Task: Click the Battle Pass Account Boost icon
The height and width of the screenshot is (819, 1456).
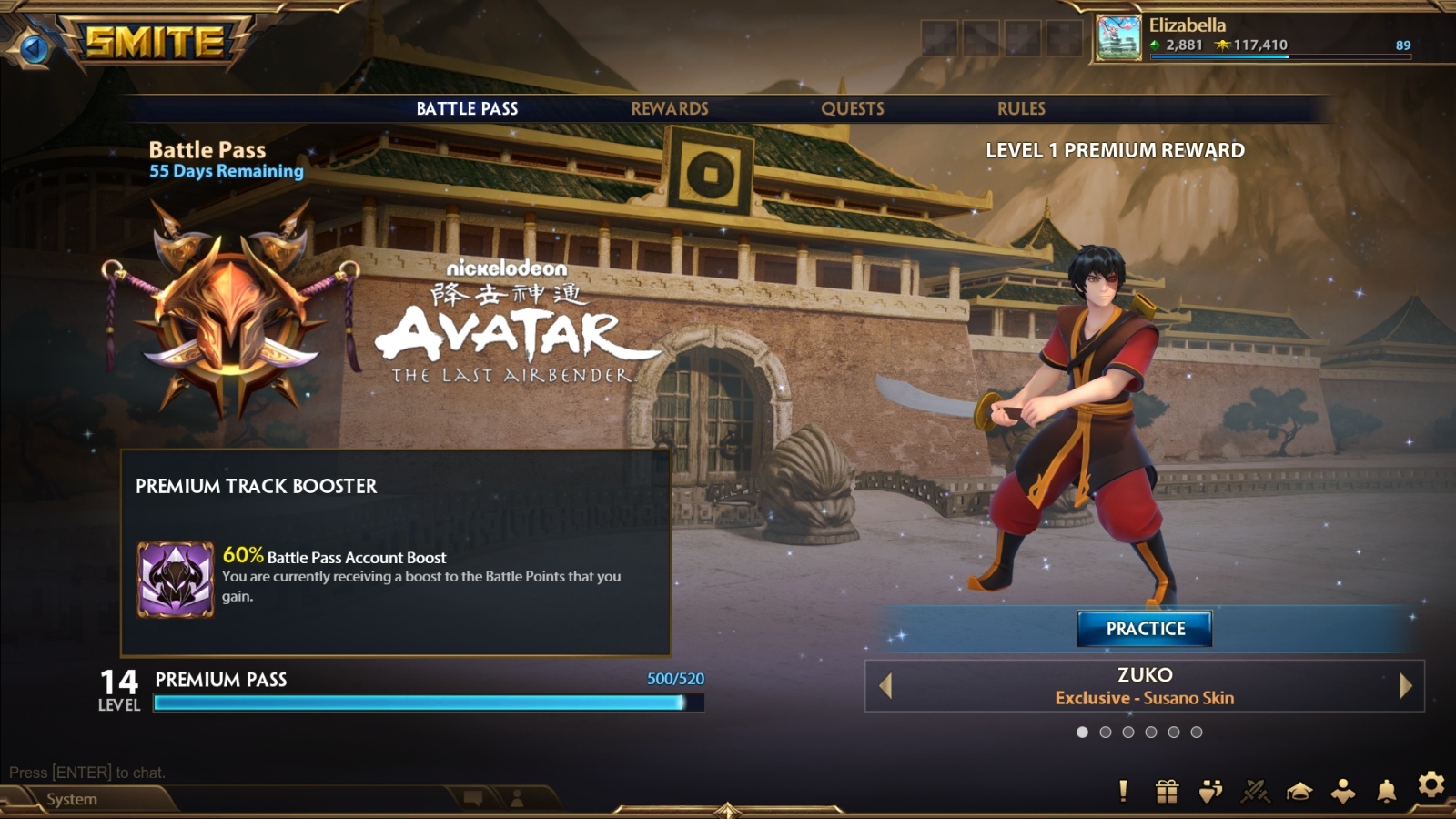Action: tap(176, 580)
